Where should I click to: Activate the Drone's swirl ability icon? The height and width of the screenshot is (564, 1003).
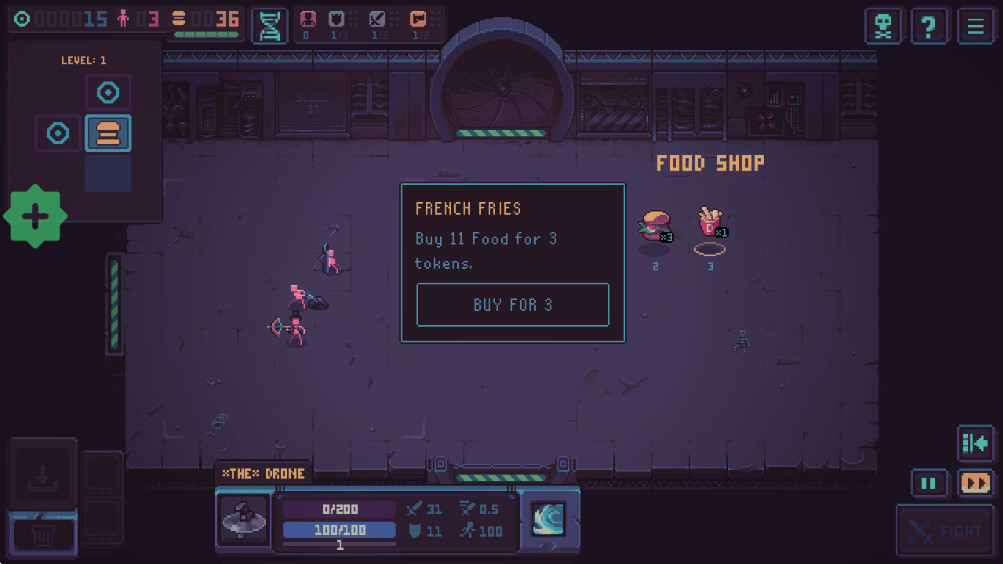click(x=548, y=518)
